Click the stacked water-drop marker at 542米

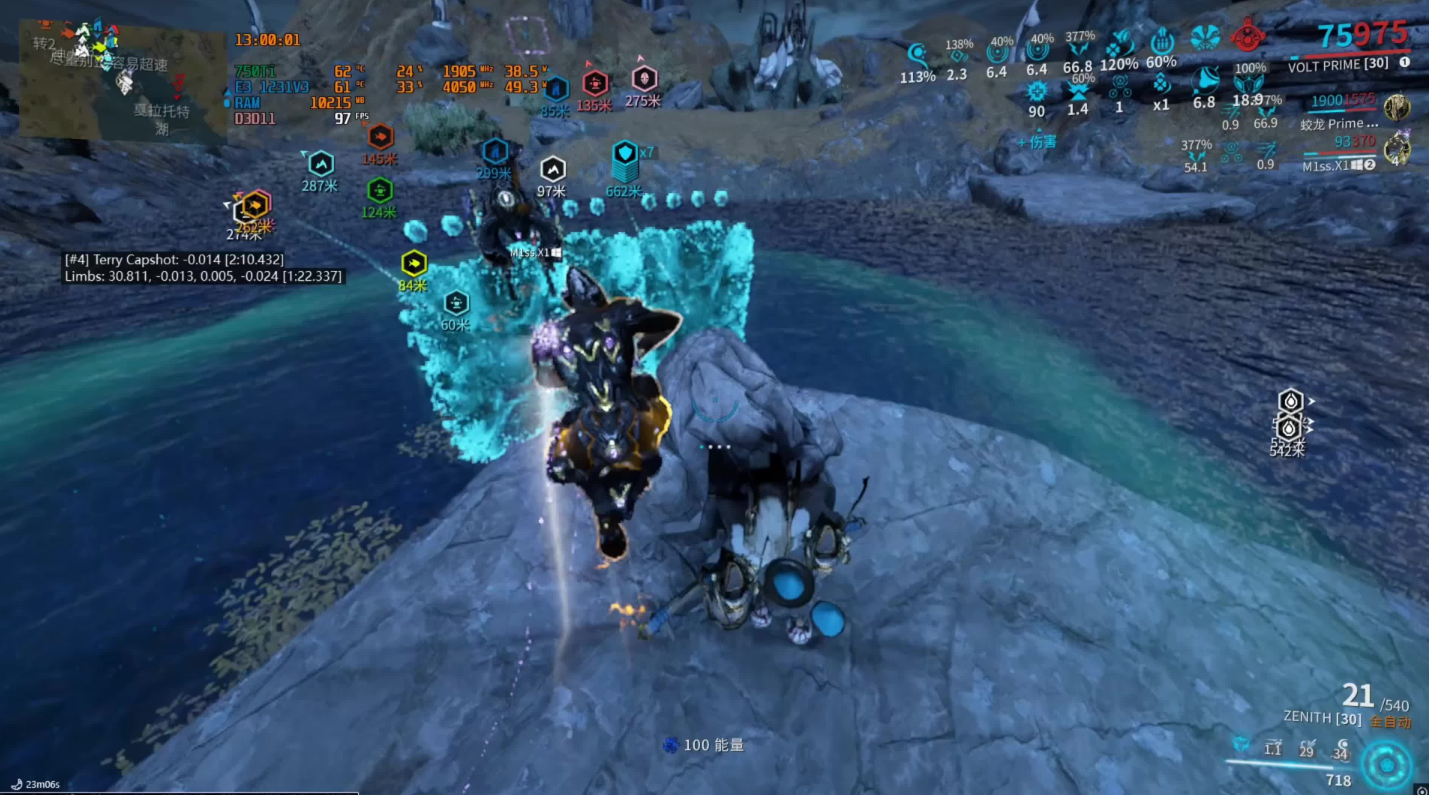coord(1289,415)
